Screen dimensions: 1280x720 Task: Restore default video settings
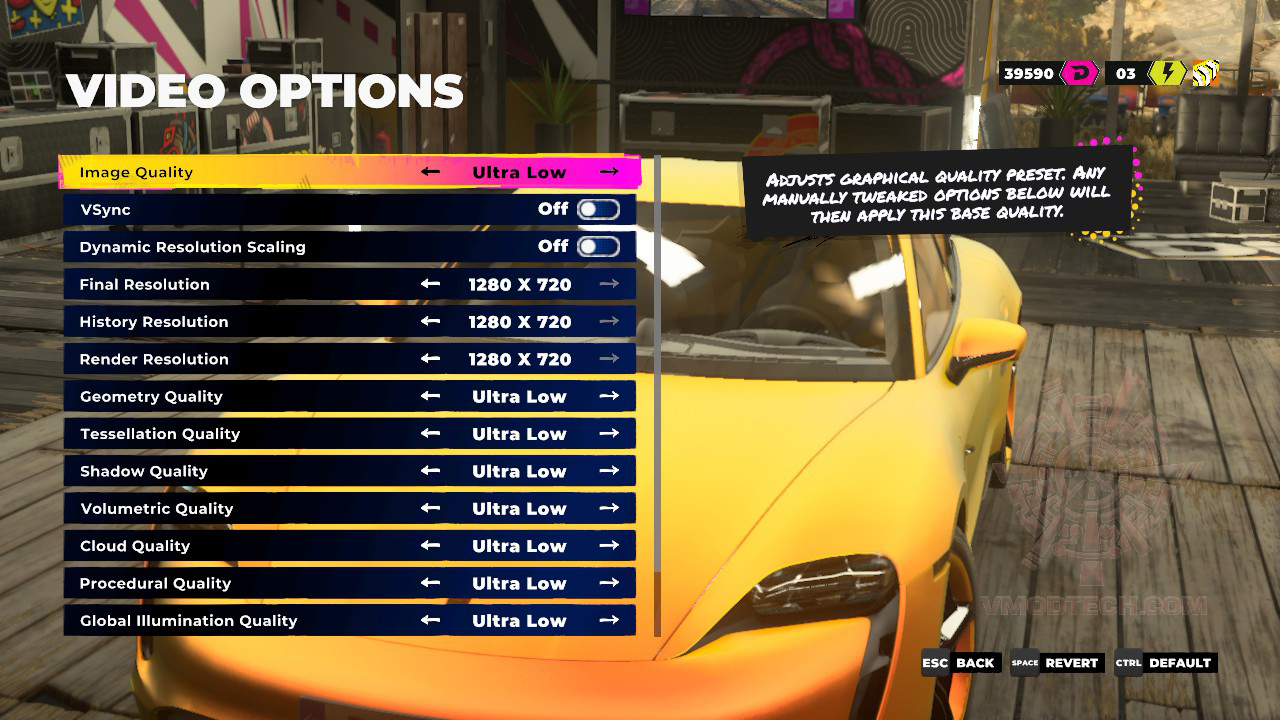click(1166, 663)
